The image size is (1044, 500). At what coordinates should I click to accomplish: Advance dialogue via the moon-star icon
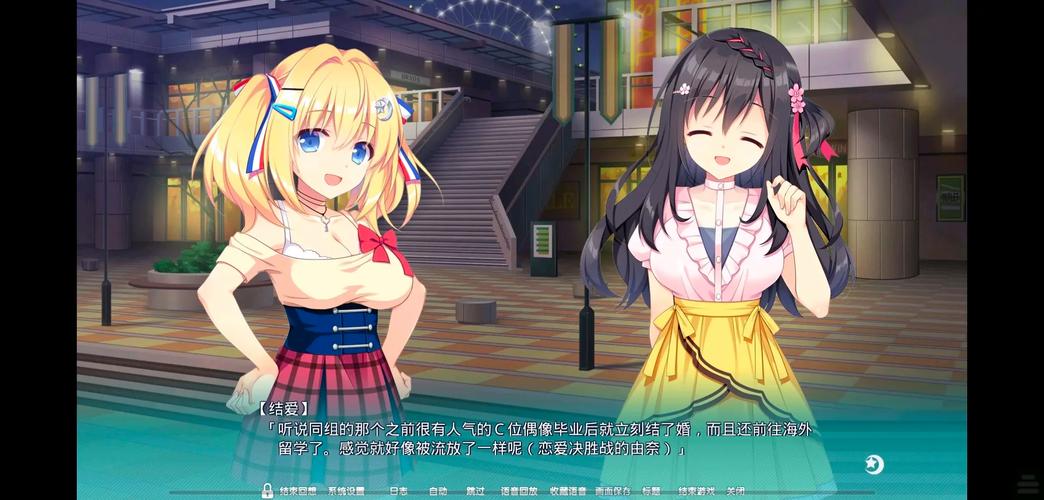tap(874, 464)
